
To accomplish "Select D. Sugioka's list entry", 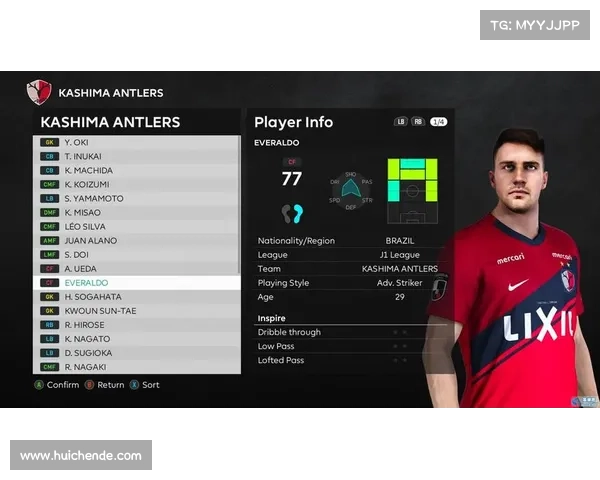I will click(135, 353).
